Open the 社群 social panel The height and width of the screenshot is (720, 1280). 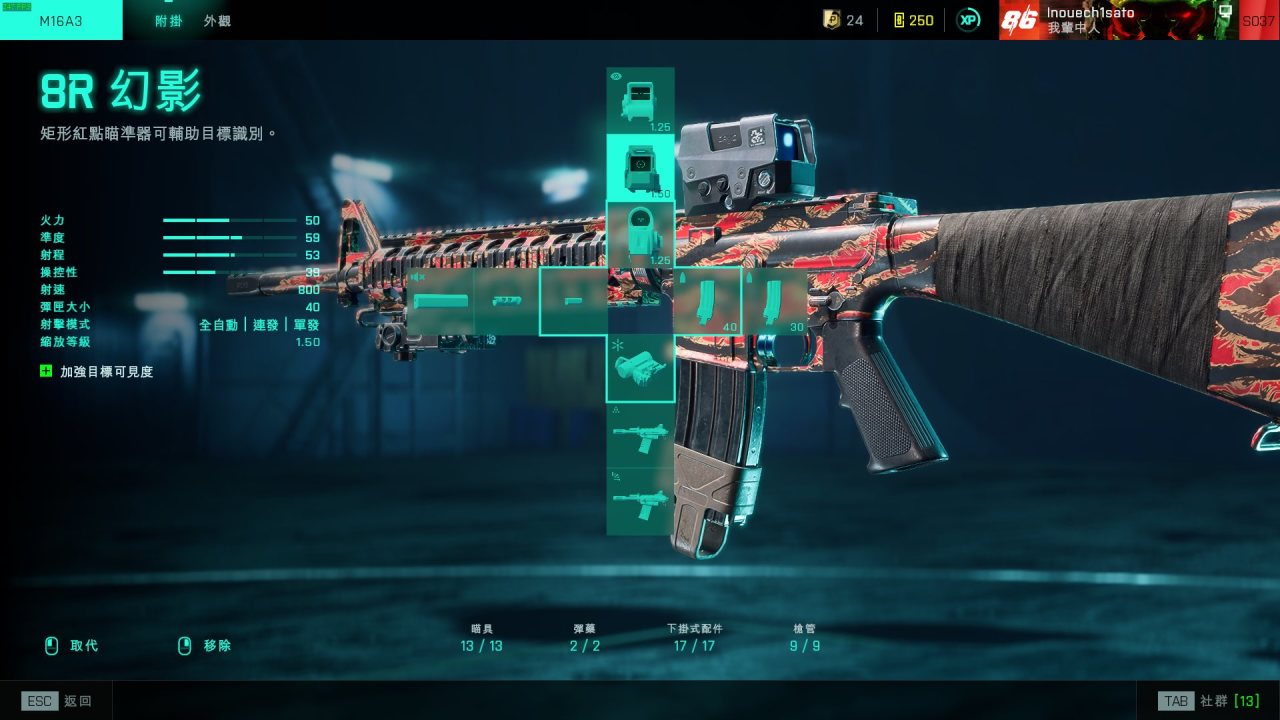(x=1208, y=701)
